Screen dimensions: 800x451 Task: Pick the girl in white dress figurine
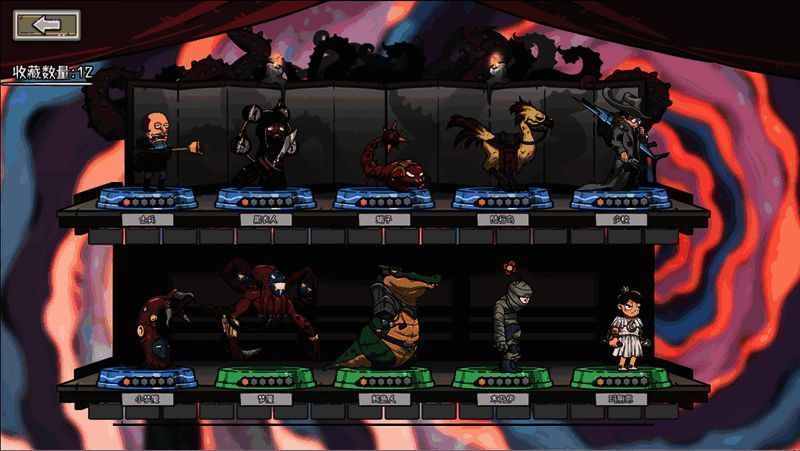tap(627, 328)
